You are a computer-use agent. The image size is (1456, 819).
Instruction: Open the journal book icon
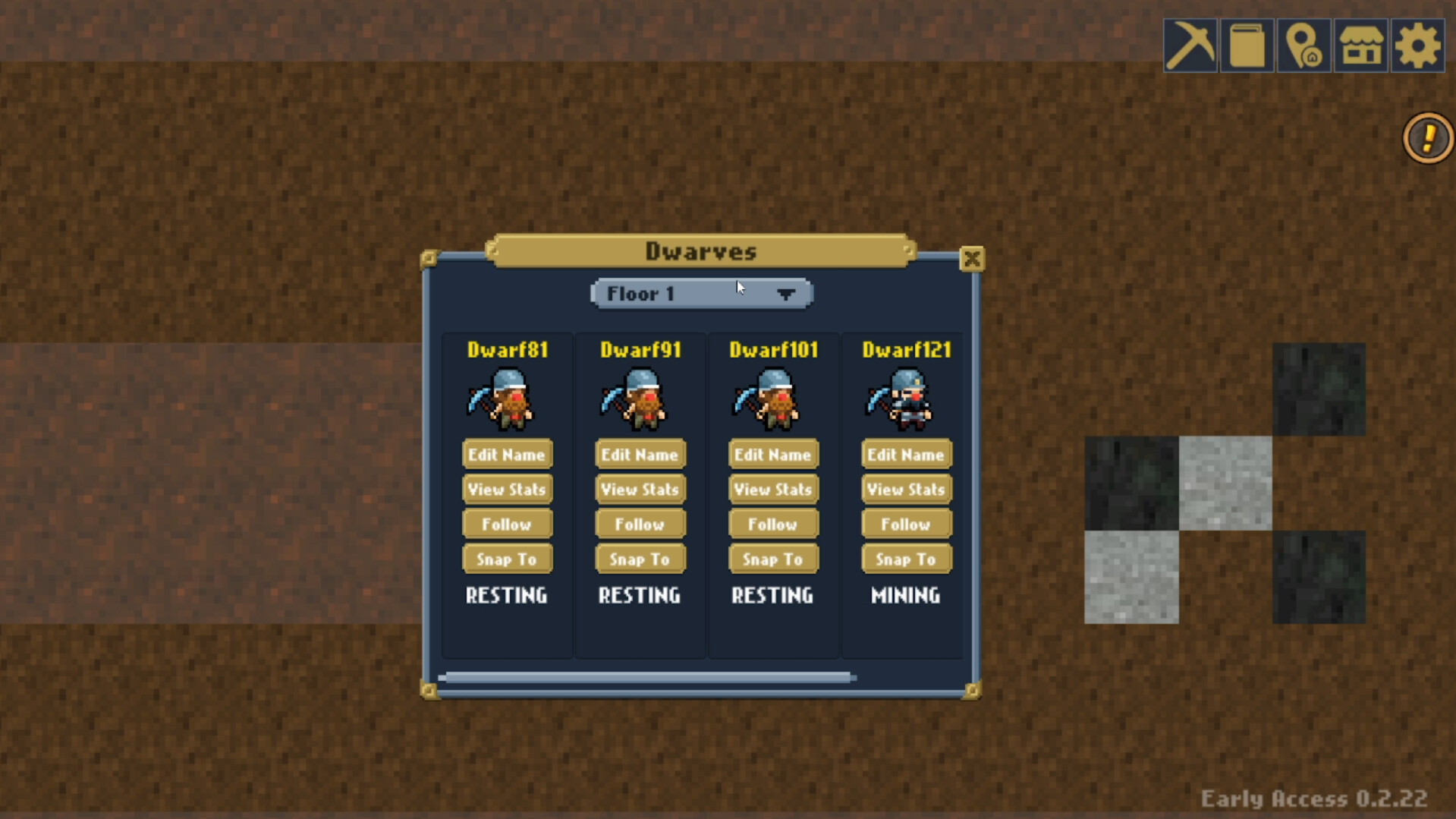[1247, 46]
